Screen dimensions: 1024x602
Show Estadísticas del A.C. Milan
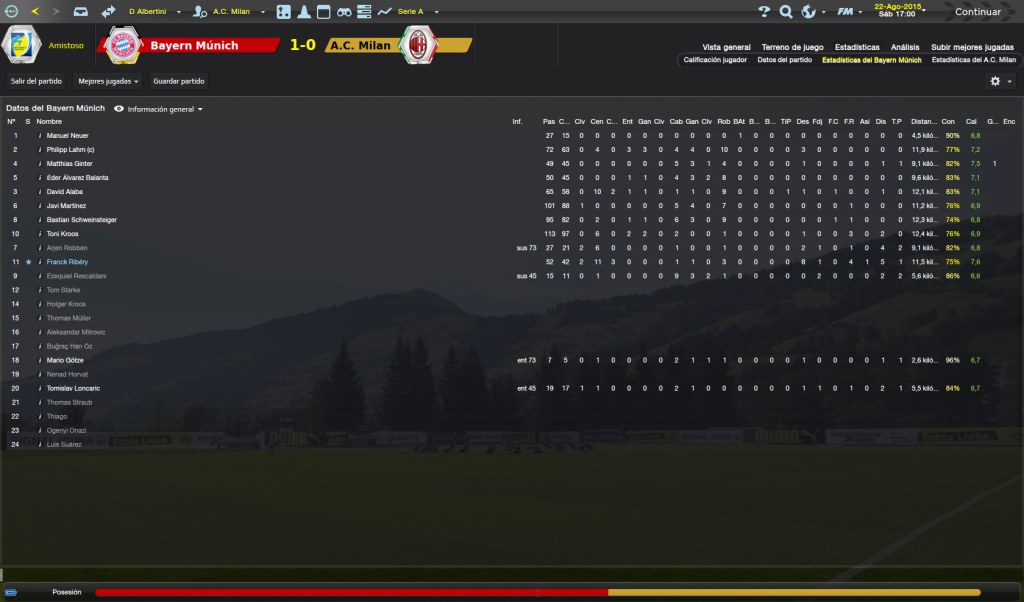click(973, 60)
